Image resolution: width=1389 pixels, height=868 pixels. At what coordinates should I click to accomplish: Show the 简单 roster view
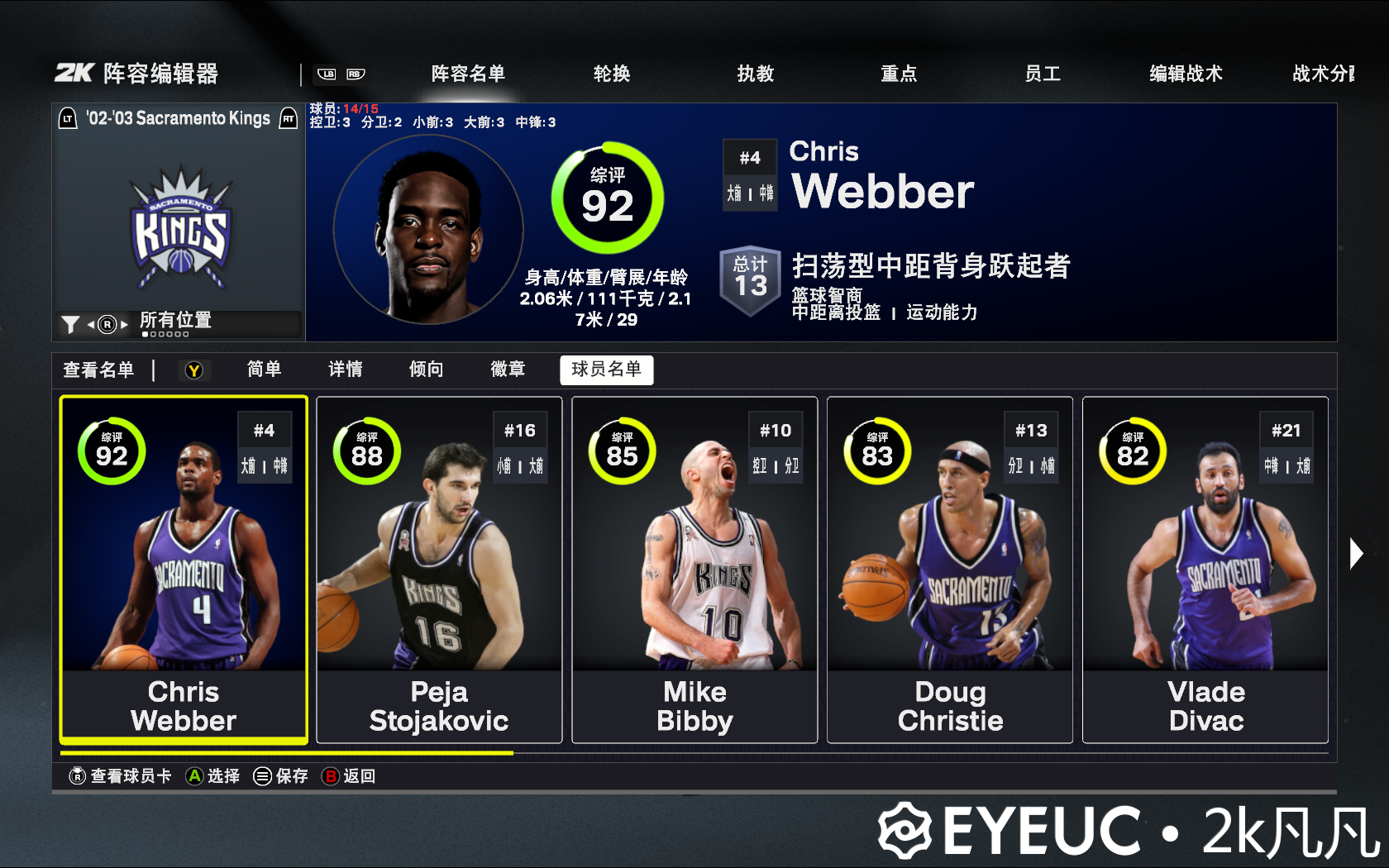click(264, 370)
